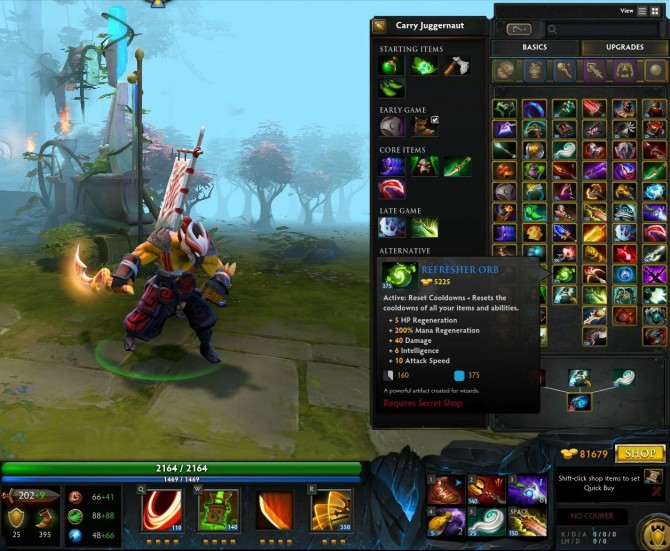Toggle the checkbox on the early game boots
The height and width of the screenshot is (551, 670).
point(434,120)
